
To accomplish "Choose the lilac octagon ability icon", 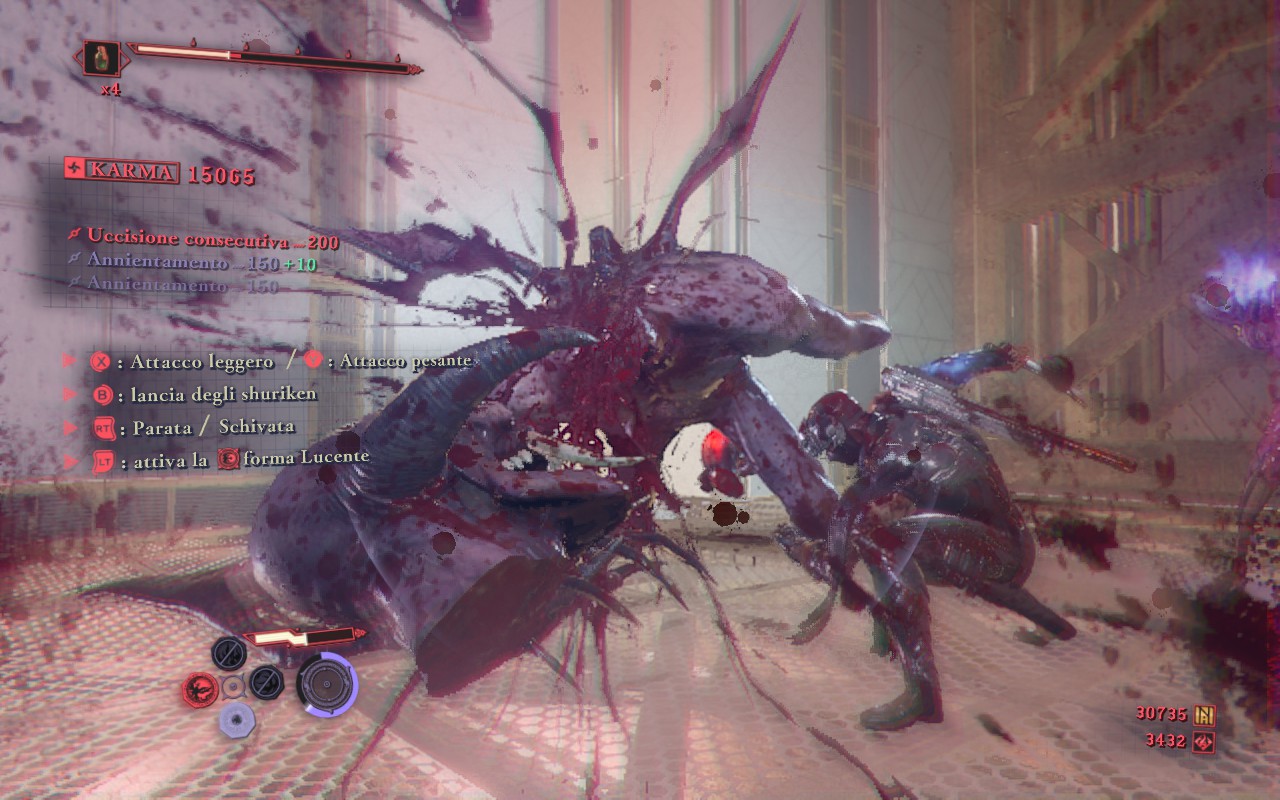I will point(237,718).
